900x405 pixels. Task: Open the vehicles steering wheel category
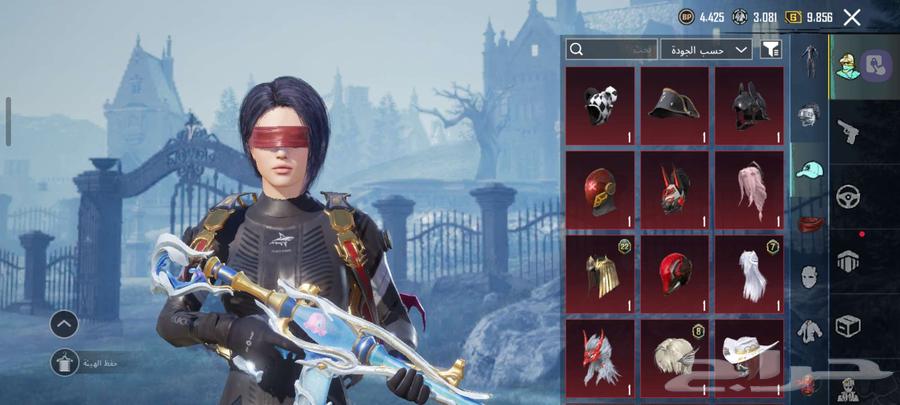pos(848,196)
